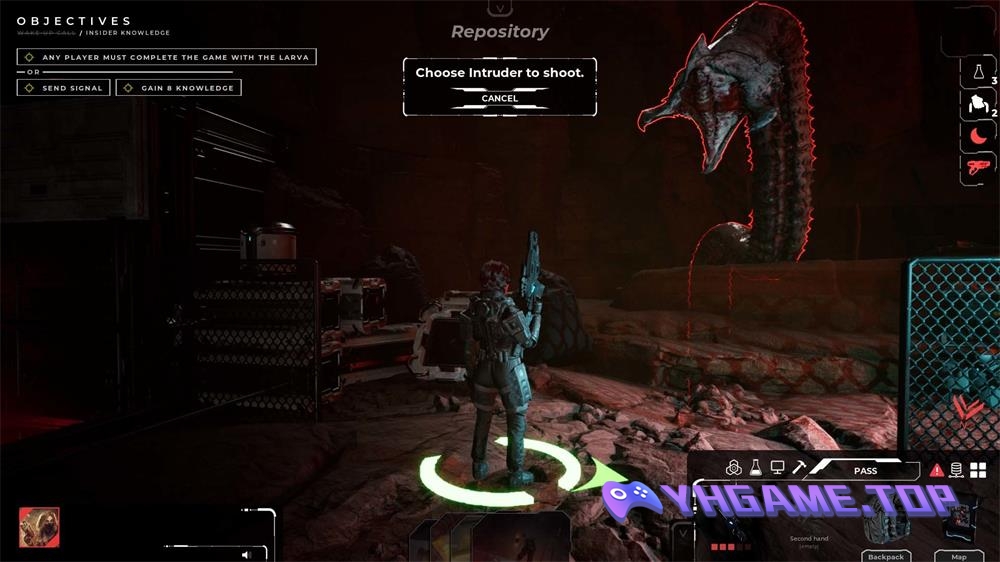Select the computer monitor action icon
Image resolution: width=1000 pixels, height=562 pixels.
(x=777, y=468)
